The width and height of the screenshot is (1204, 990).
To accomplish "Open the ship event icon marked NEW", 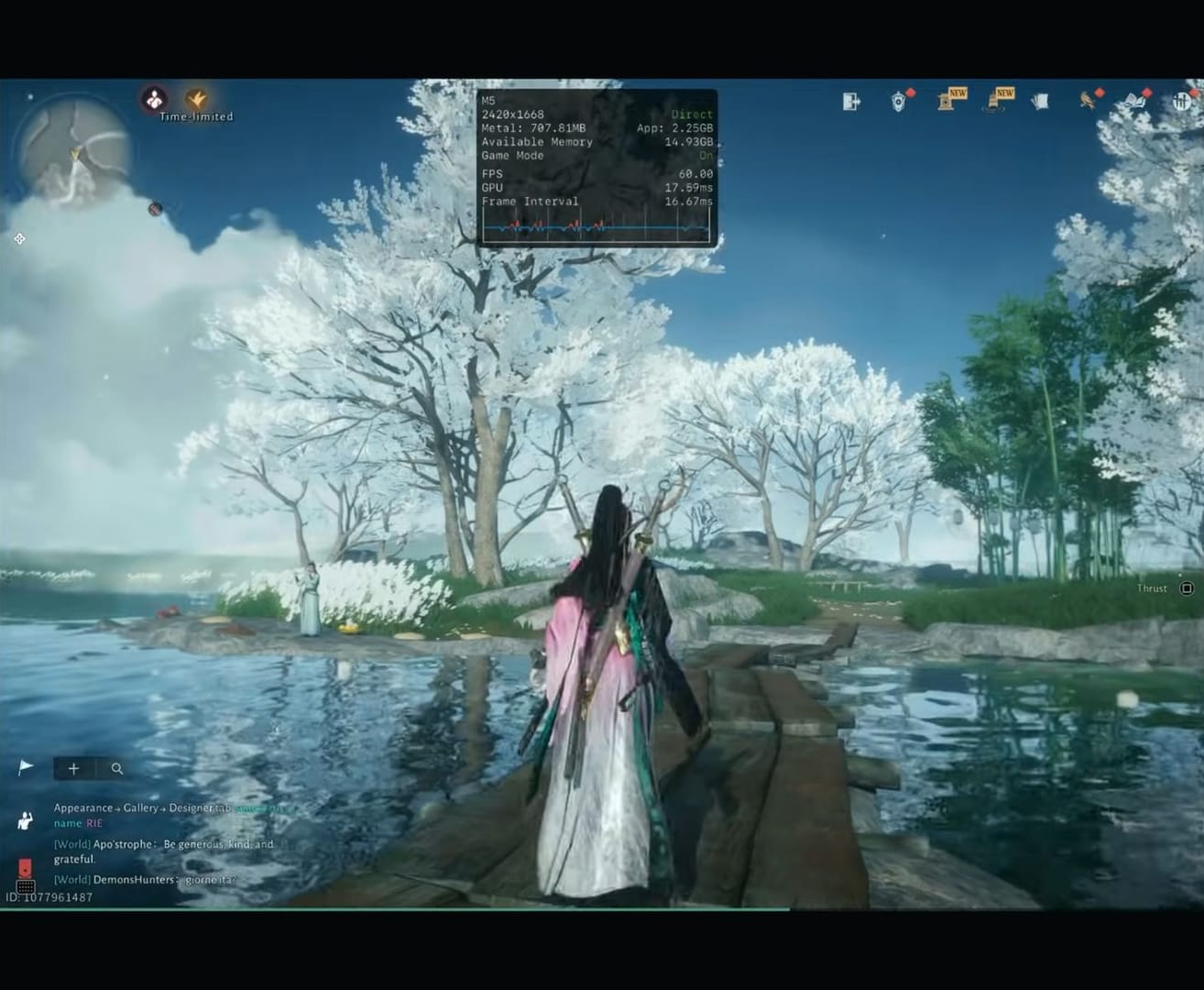I will 994,103.
